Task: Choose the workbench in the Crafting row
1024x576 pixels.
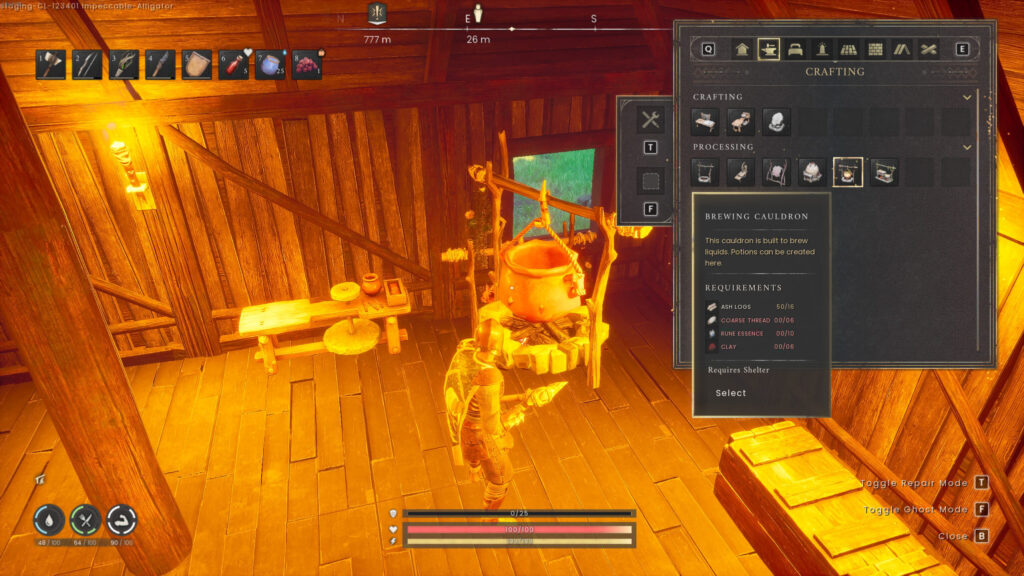Action: pos(706,122)
